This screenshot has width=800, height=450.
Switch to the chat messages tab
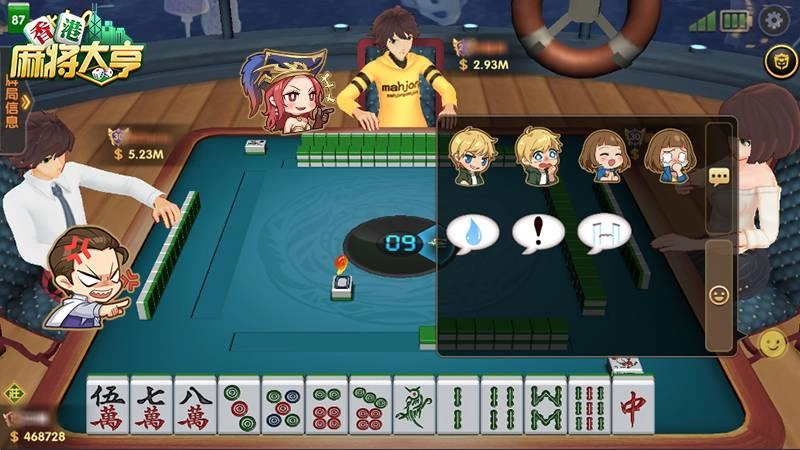[719, 176]
